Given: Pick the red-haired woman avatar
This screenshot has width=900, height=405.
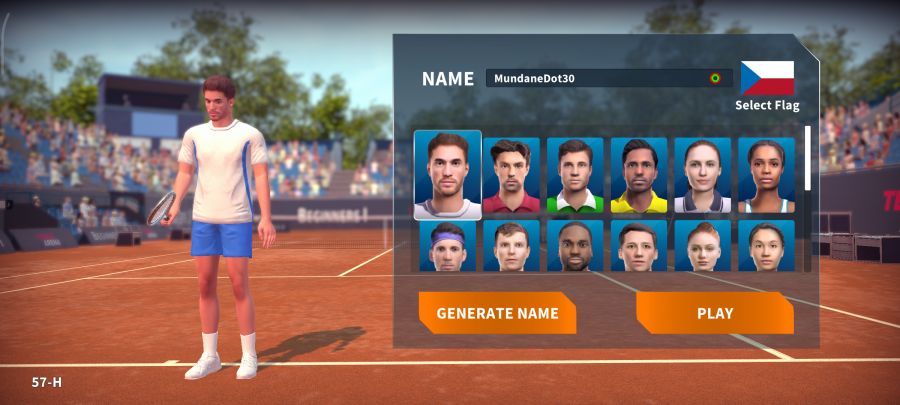Looking at the screenshot, I should (702, 246).
